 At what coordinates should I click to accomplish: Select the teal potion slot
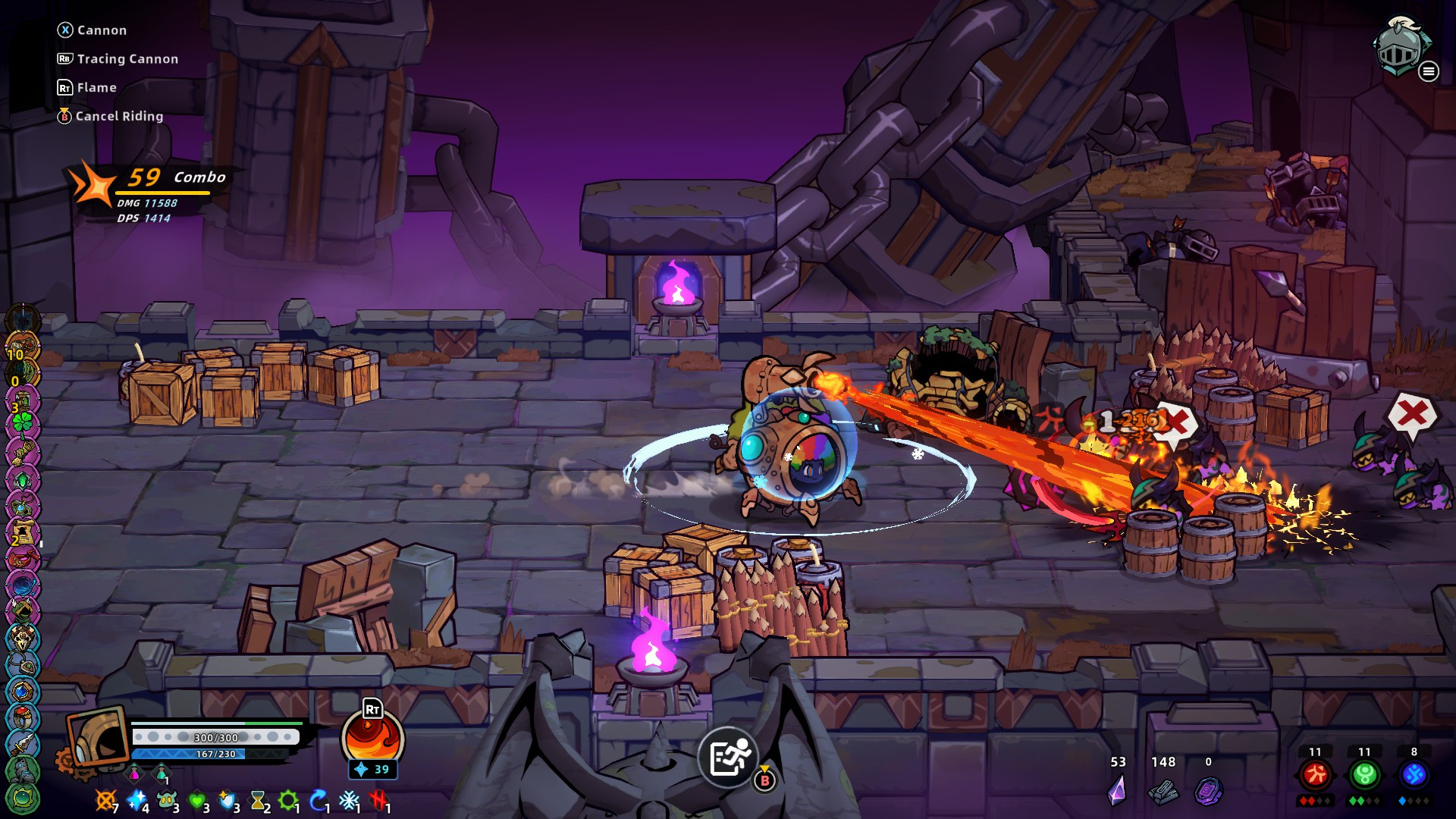click(162, 773)
